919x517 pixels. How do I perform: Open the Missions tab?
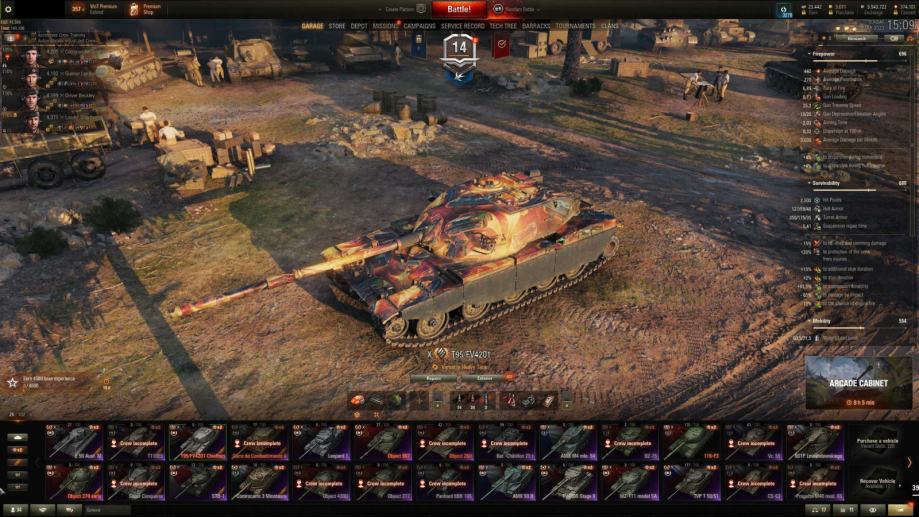click(385, 26)
